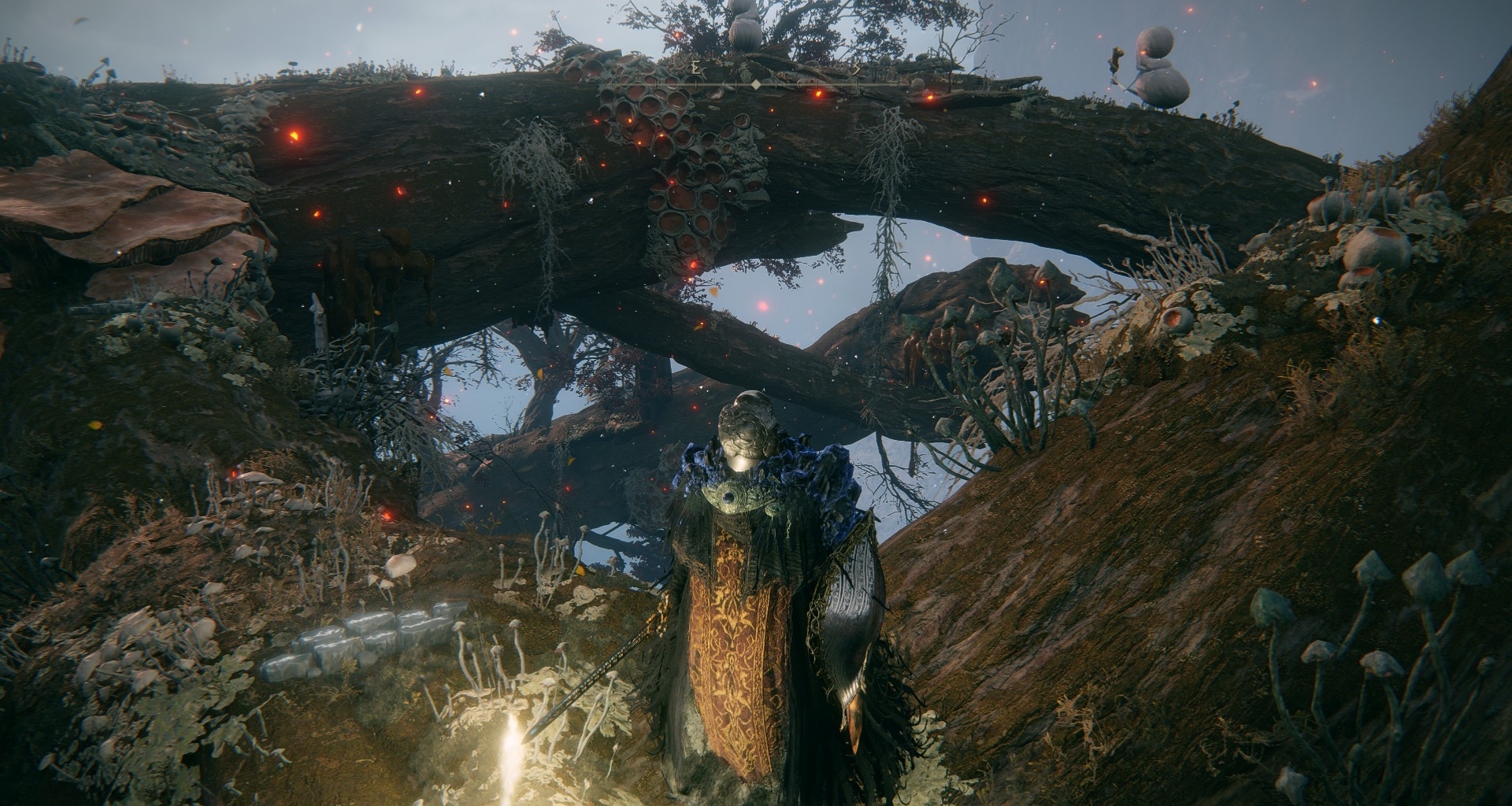Select the diamond marker on the compass

coord(756,83)
